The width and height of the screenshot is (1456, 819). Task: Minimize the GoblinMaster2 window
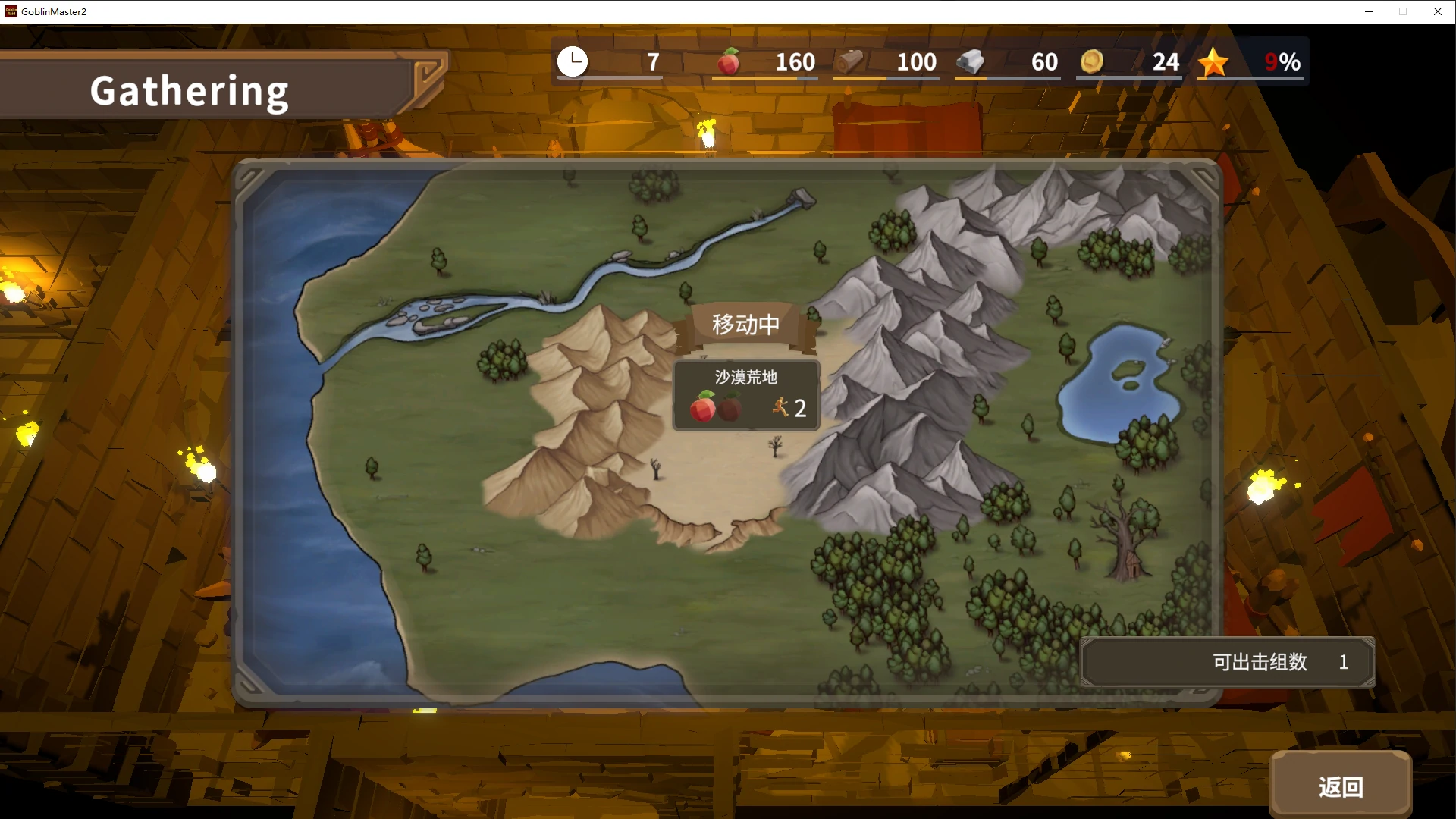(x=1369, y=11)
